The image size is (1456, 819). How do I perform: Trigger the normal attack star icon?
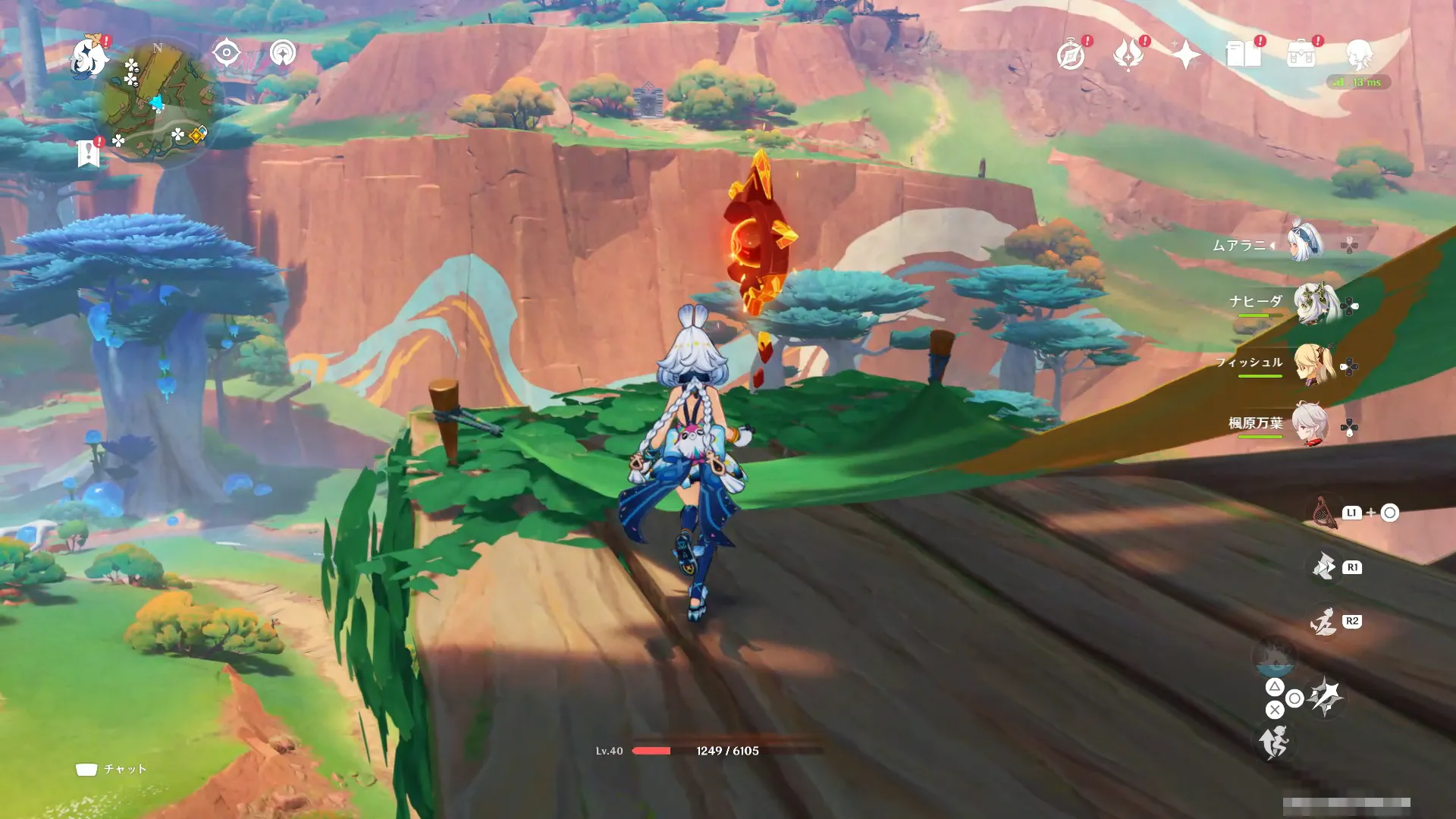1326,696
